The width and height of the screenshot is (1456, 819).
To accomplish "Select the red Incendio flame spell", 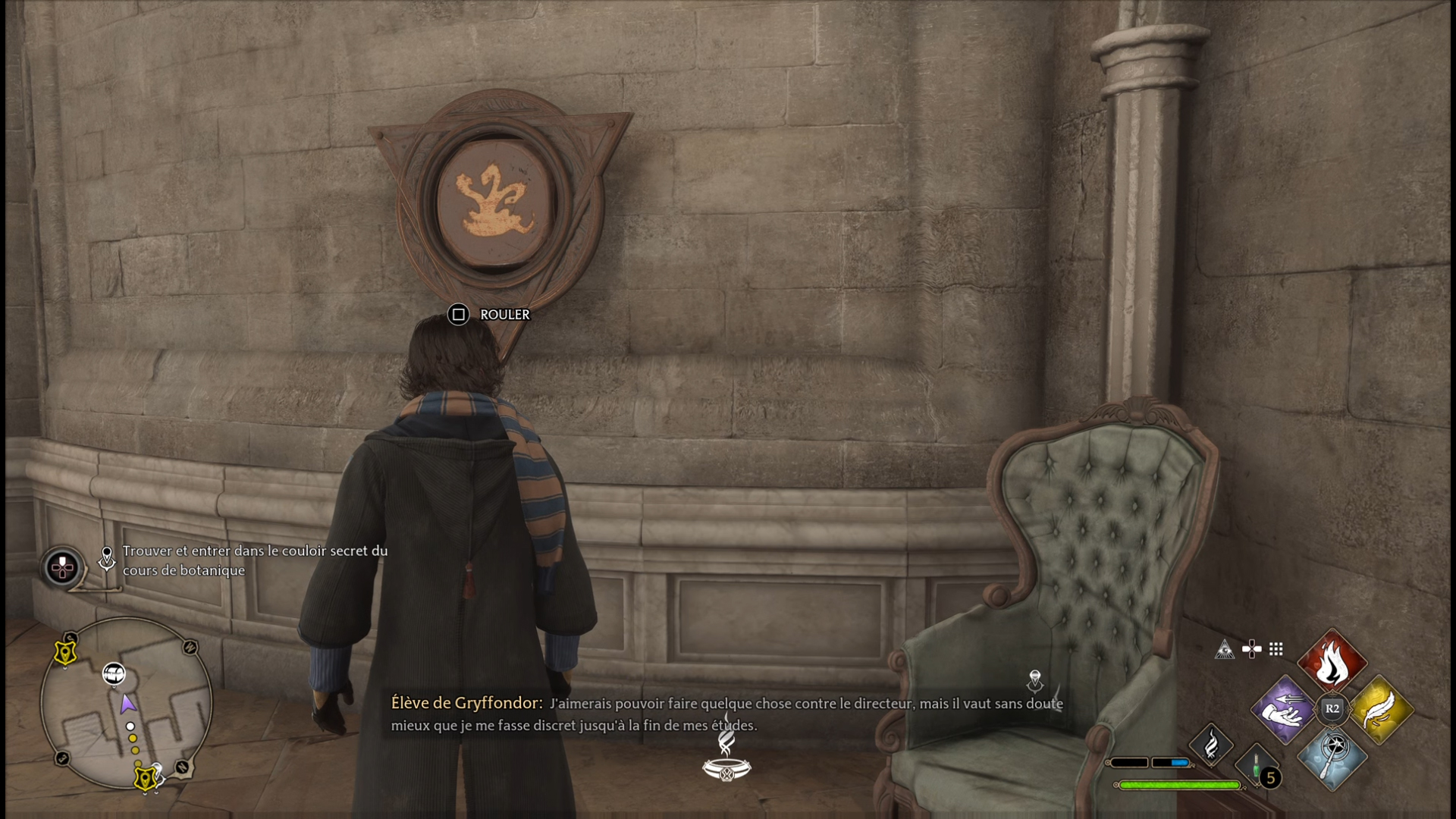I will [x=1332, y=661].
